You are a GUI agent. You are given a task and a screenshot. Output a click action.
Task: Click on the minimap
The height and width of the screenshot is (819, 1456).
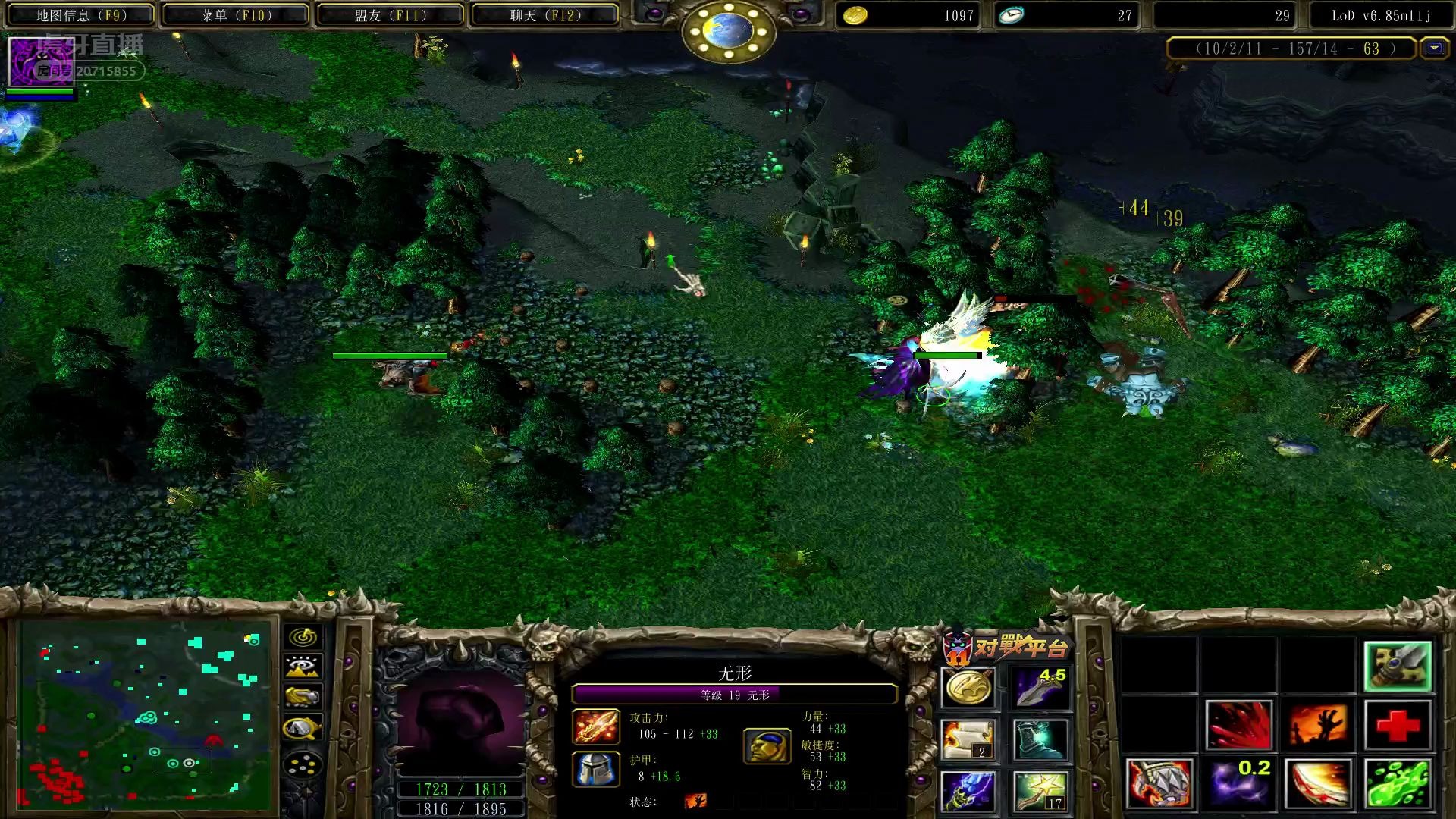144,714
